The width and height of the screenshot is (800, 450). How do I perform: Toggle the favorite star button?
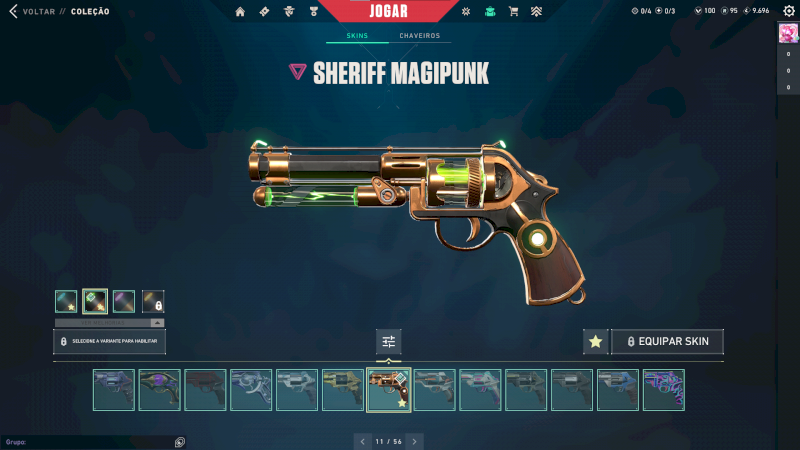pos(595,342)
